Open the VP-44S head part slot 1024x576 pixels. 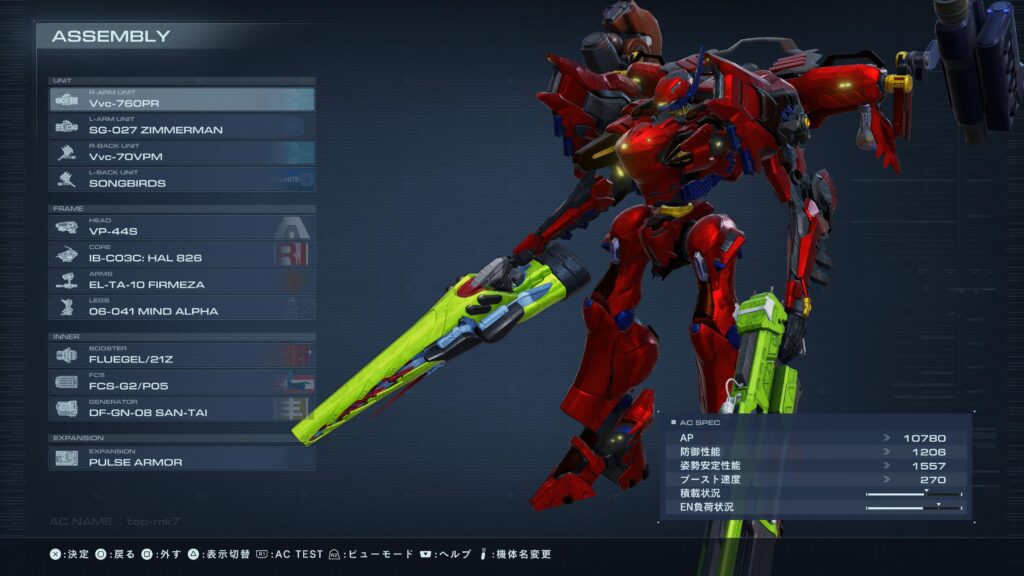[x=182, y=228]
